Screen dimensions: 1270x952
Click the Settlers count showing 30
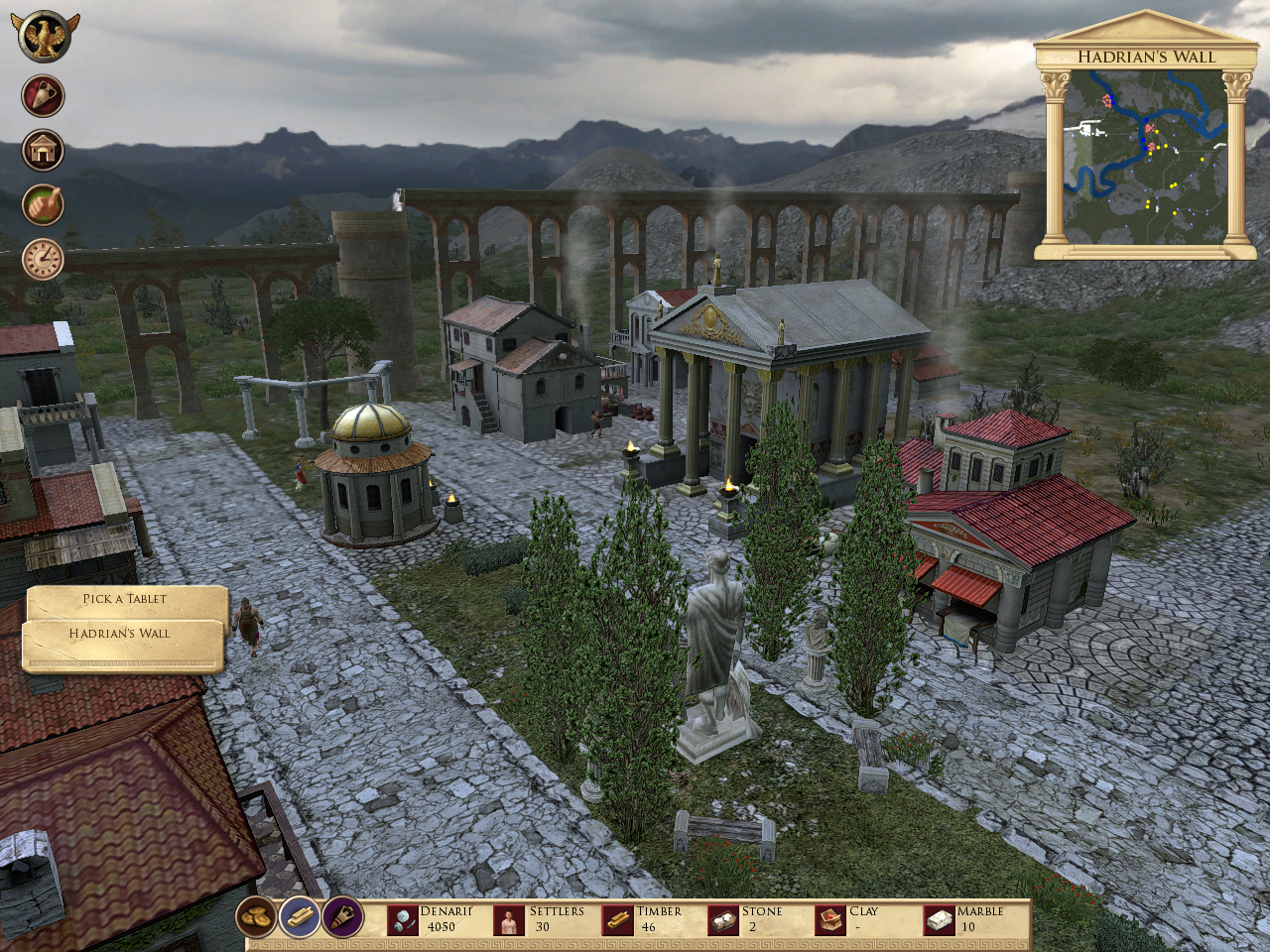coord(542,925)
